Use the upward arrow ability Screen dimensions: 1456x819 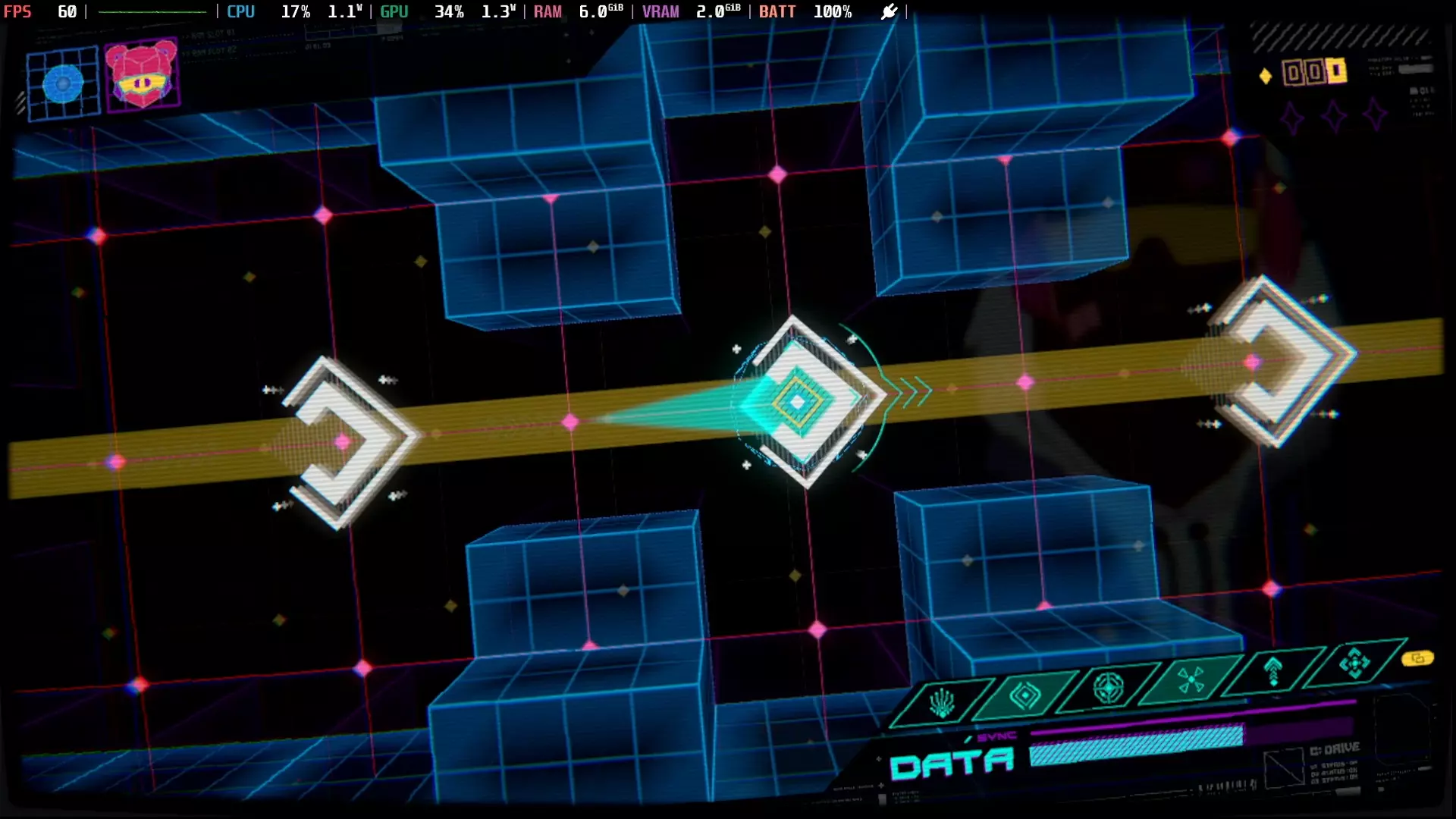(1273, 671)
